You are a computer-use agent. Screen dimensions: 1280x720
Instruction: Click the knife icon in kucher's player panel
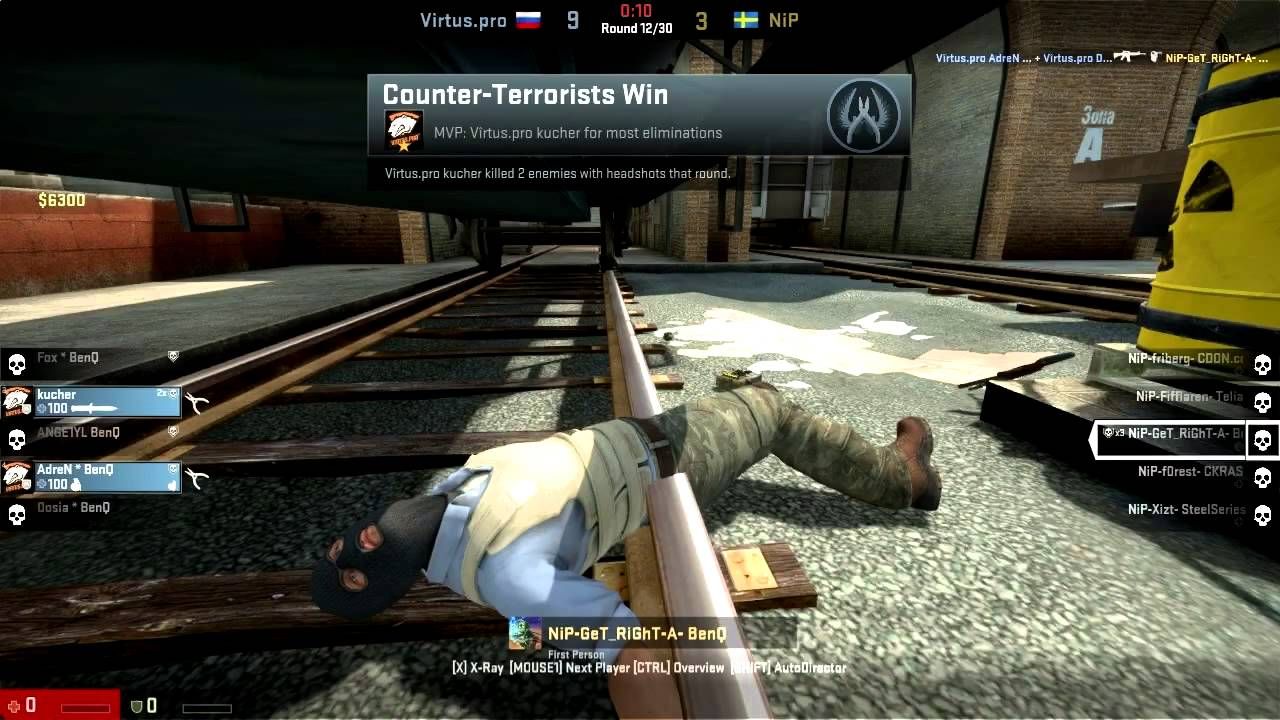[x=95, y=408]
